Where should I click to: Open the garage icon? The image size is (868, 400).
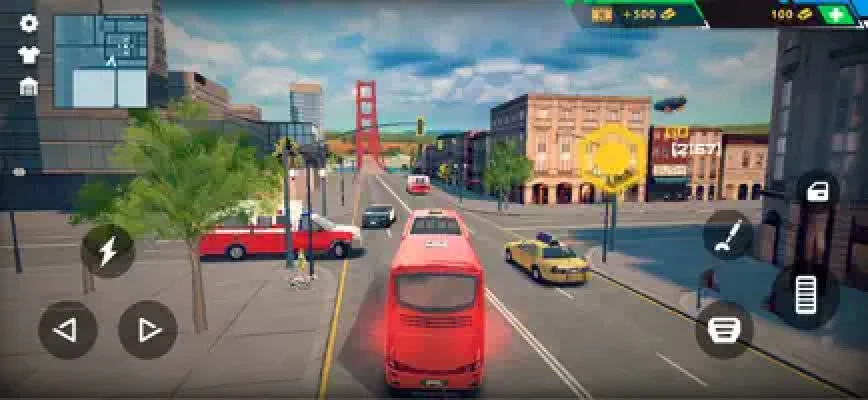tap(29, 86)
